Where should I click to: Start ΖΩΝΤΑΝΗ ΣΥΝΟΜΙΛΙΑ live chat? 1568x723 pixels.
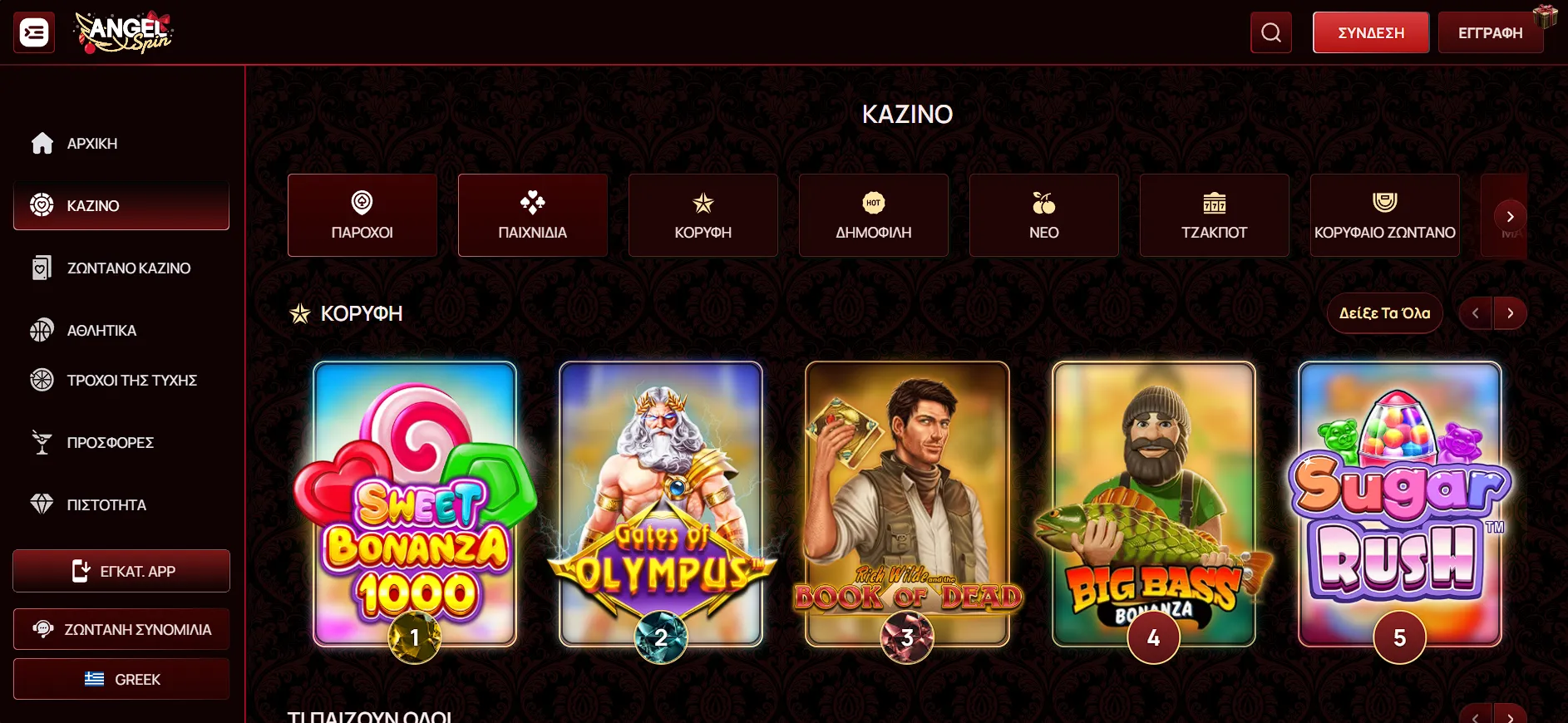click(x=121, y=629)
